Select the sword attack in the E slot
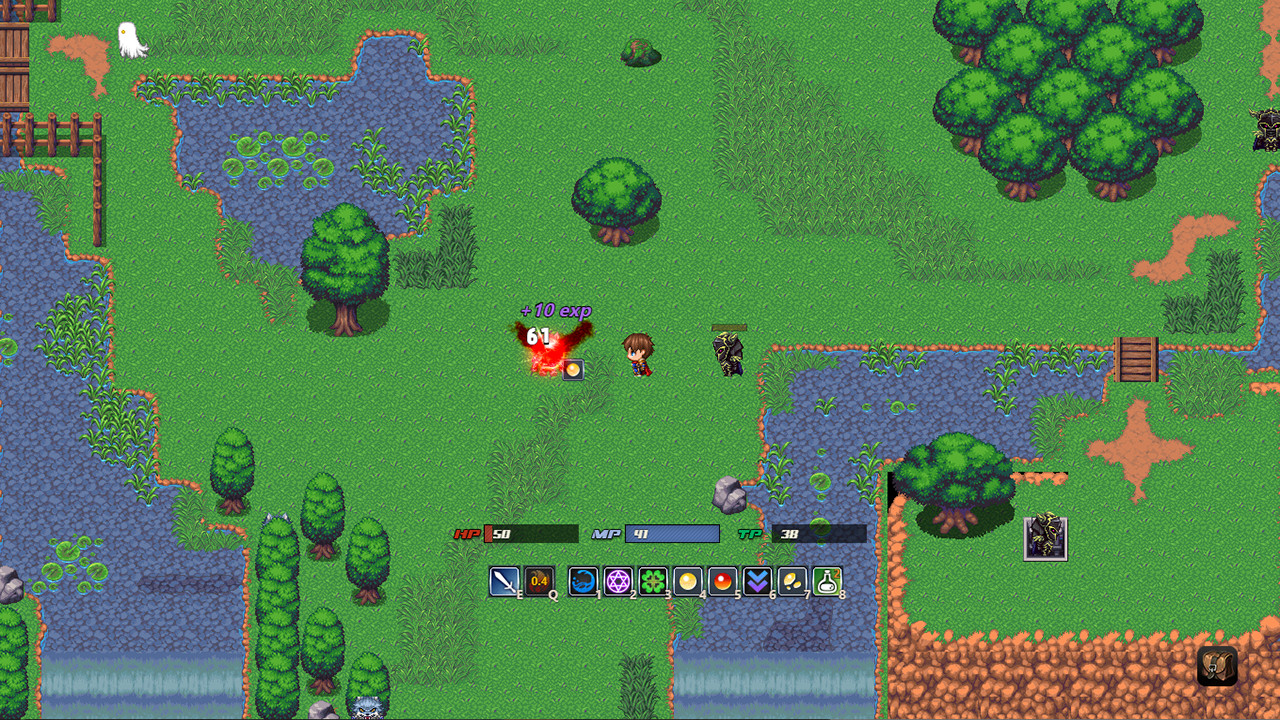The image size is (1280, 720). pyautogui.click(x=504, y=583)
